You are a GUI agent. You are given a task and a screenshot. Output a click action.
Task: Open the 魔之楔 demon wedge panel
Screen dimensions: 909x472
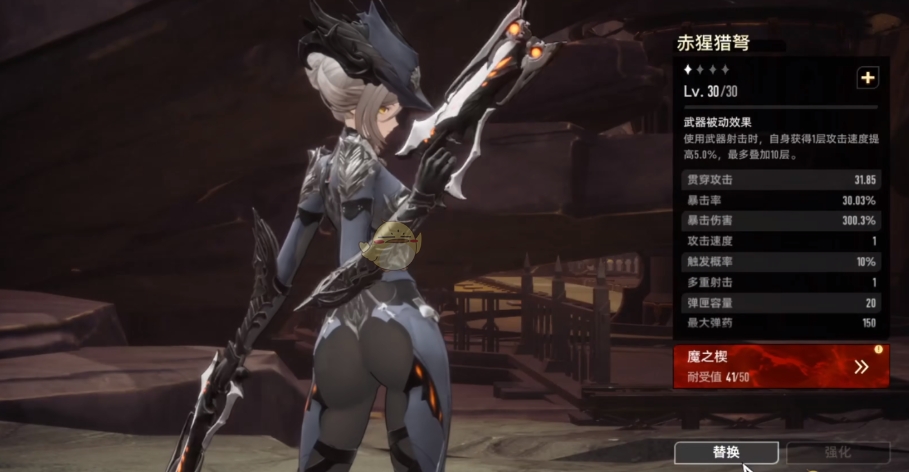782,366
